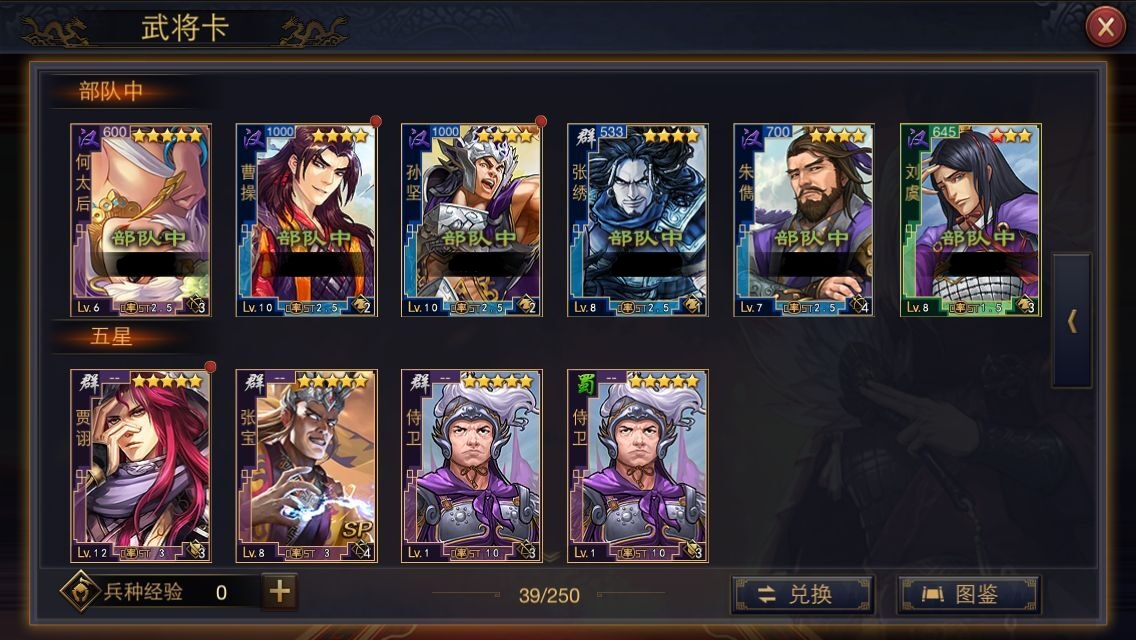Open the 张宝 SP general card
This screenshot has height=640, width=1136.
coord(307,465)
